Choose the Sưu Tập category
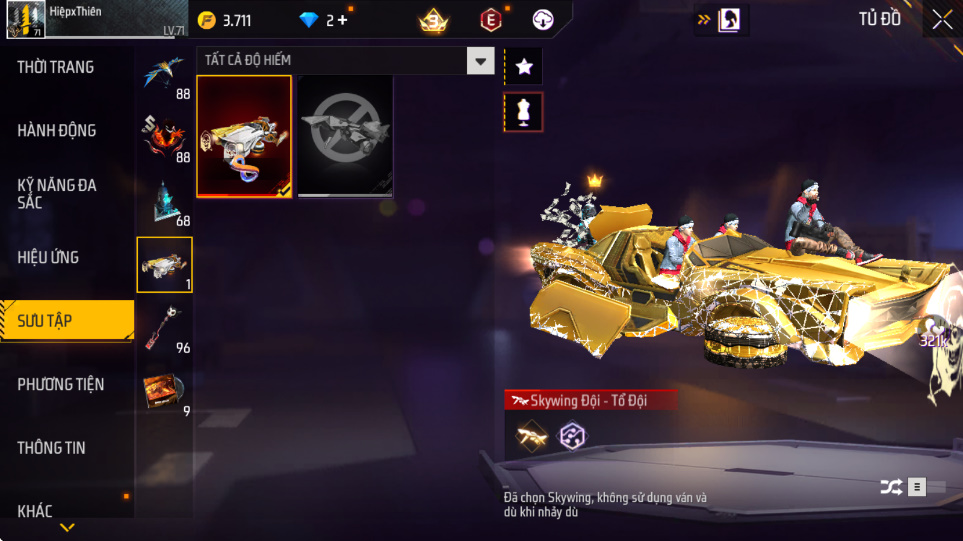 45,321
